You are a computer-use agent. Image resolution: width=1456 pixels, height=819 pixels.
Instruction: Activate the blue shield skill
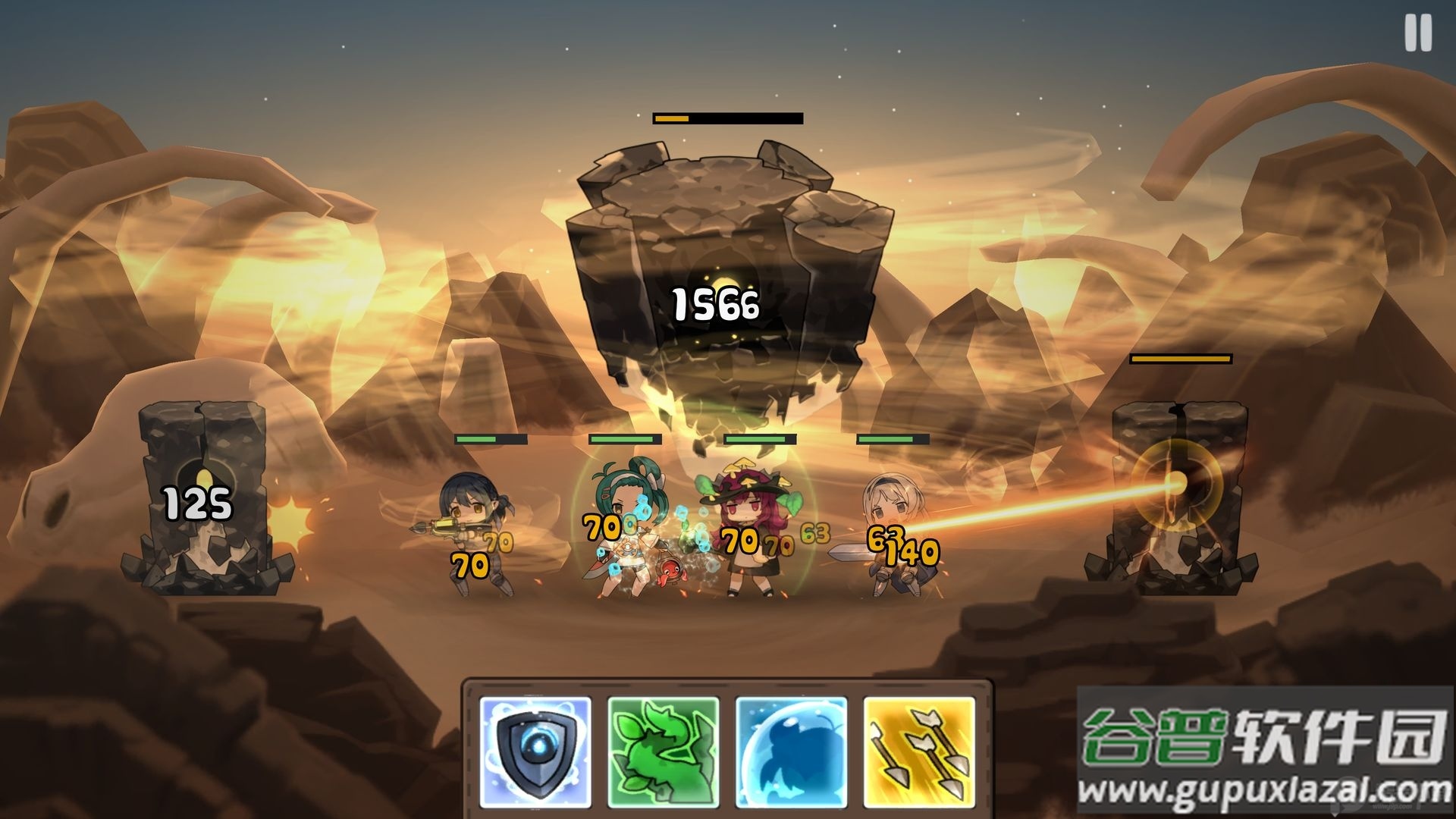coord(535,752)
